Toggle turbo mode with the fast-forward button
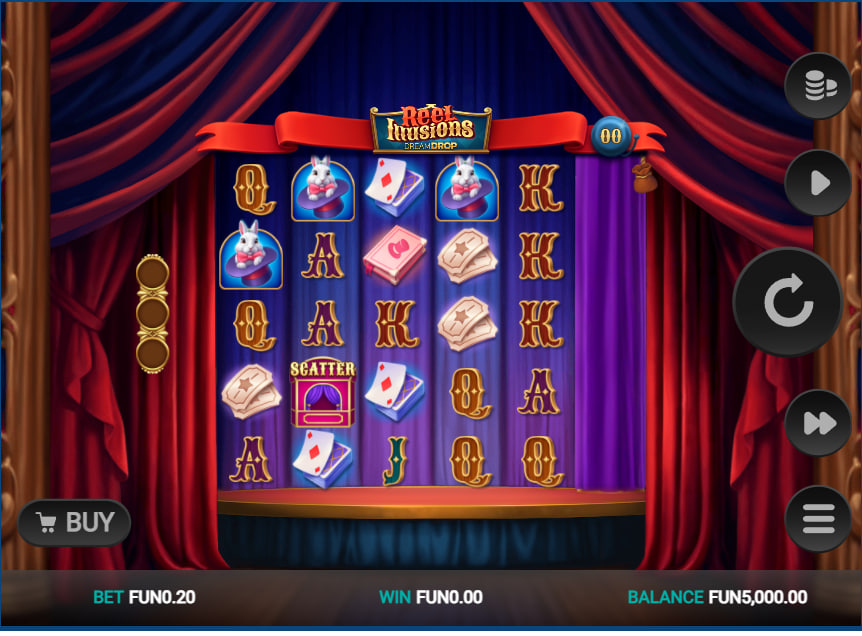 pos(818,423)
